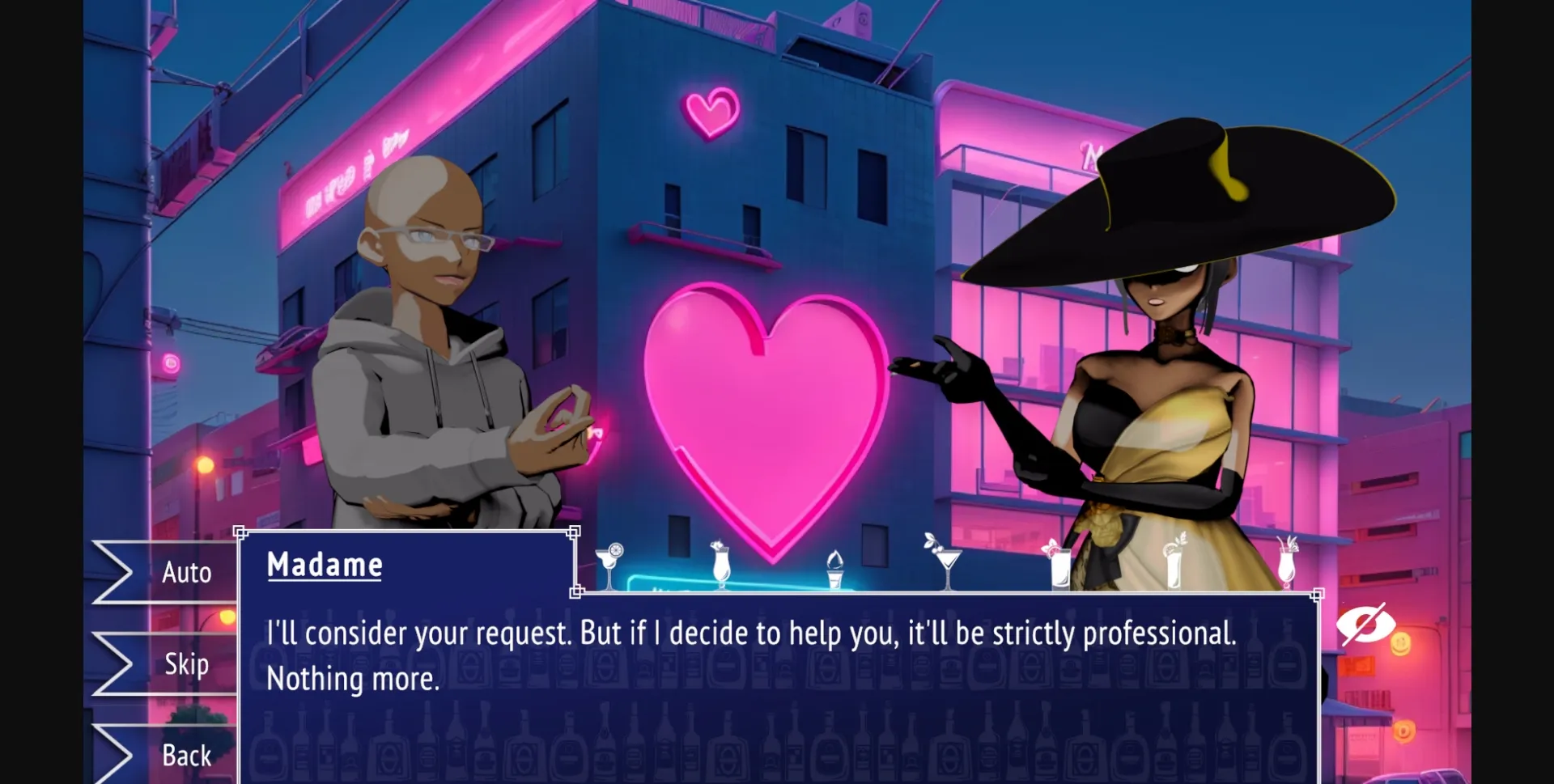Click the highball glass icon with mint sprig

point(1061,566)
